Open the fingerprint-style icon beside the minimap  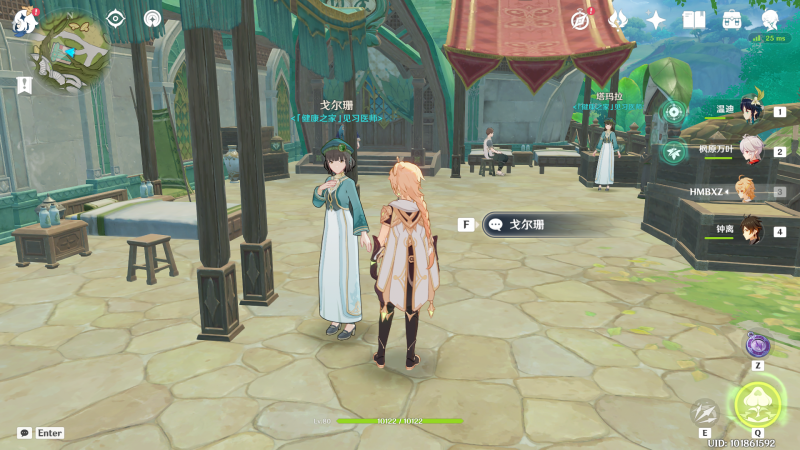click(x=152, y=18)
